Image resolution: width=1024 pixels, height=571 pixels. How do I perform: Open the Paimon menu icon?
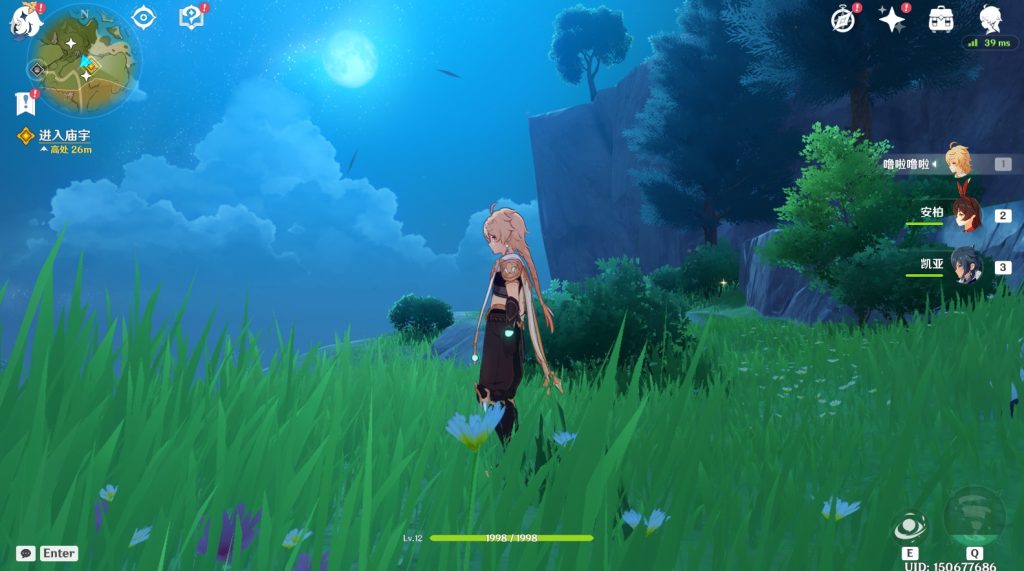22,21
